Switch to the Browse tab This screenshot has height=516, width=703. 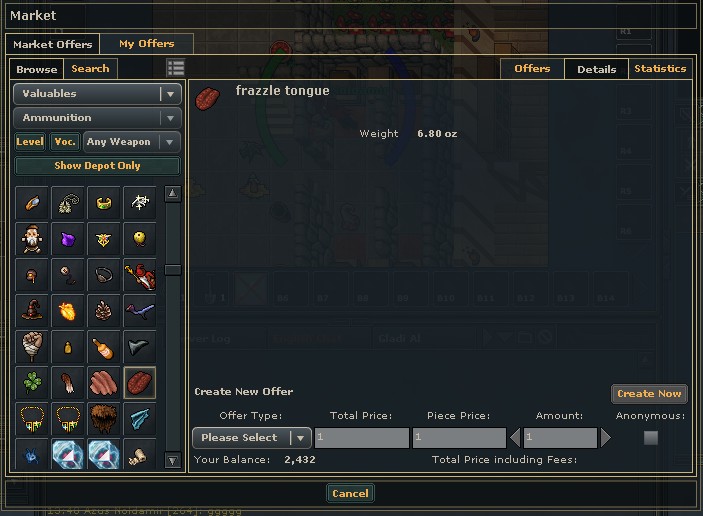click(x=37, y=69)
